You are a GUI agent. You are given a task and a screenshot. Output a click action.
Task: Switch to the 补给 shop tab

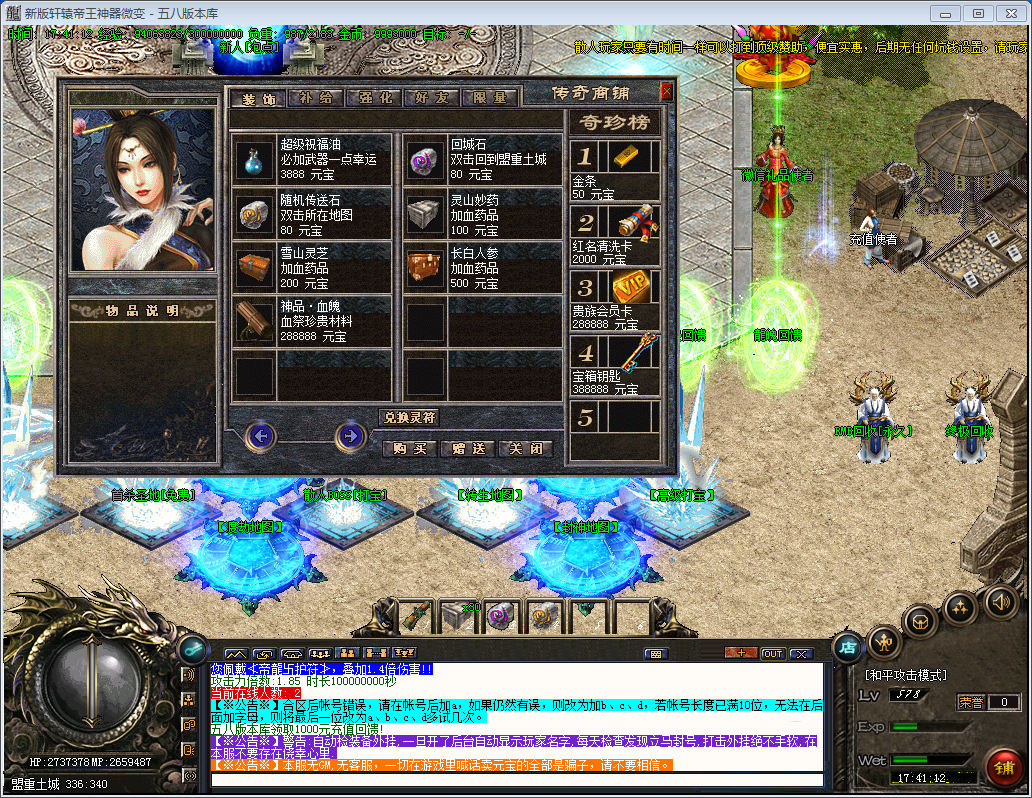[316, 98]
